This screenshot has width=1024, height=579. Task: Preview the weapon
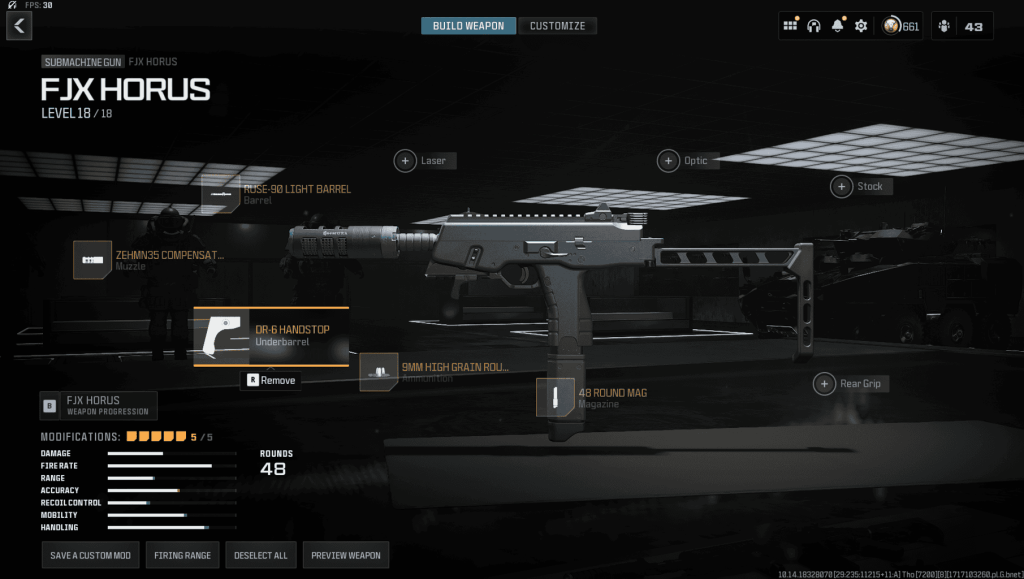click(346, 555)
